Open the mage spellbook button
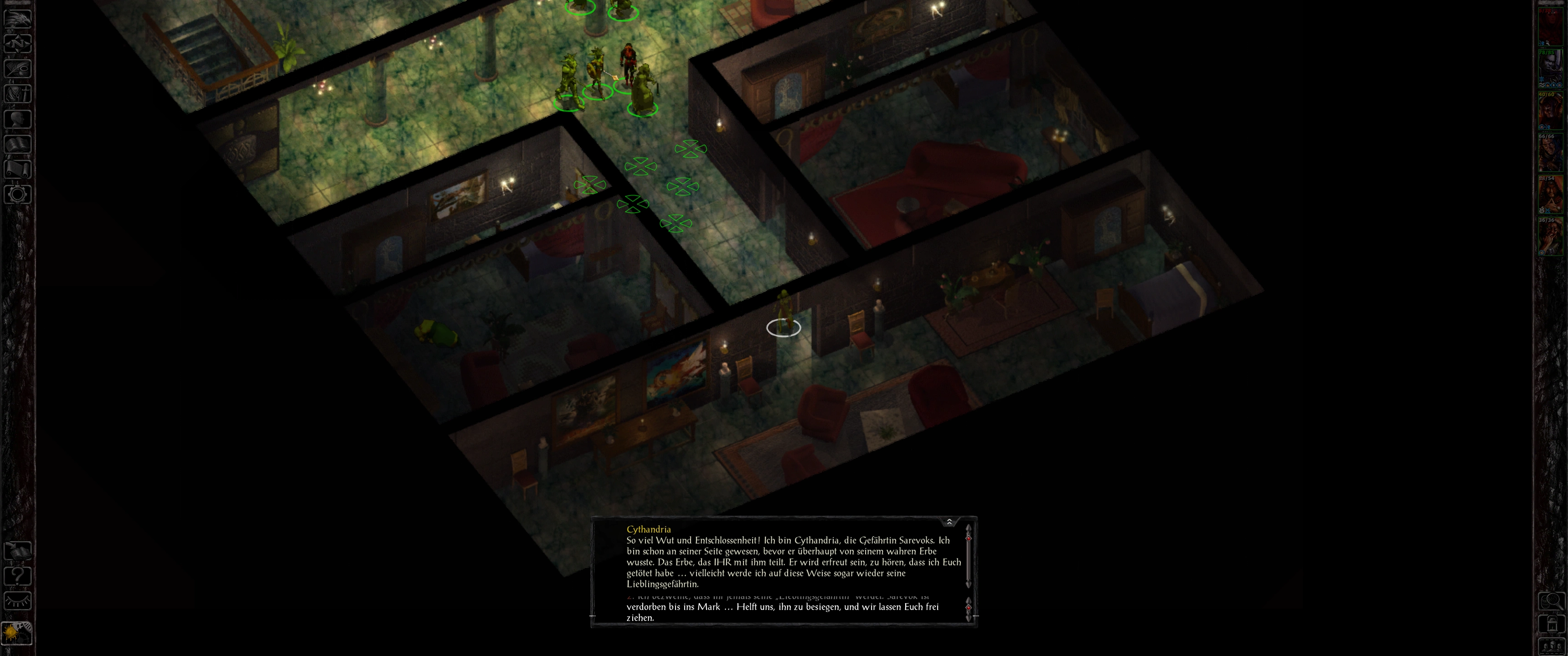Screen dimensions: 1568x656 (18, 144)
